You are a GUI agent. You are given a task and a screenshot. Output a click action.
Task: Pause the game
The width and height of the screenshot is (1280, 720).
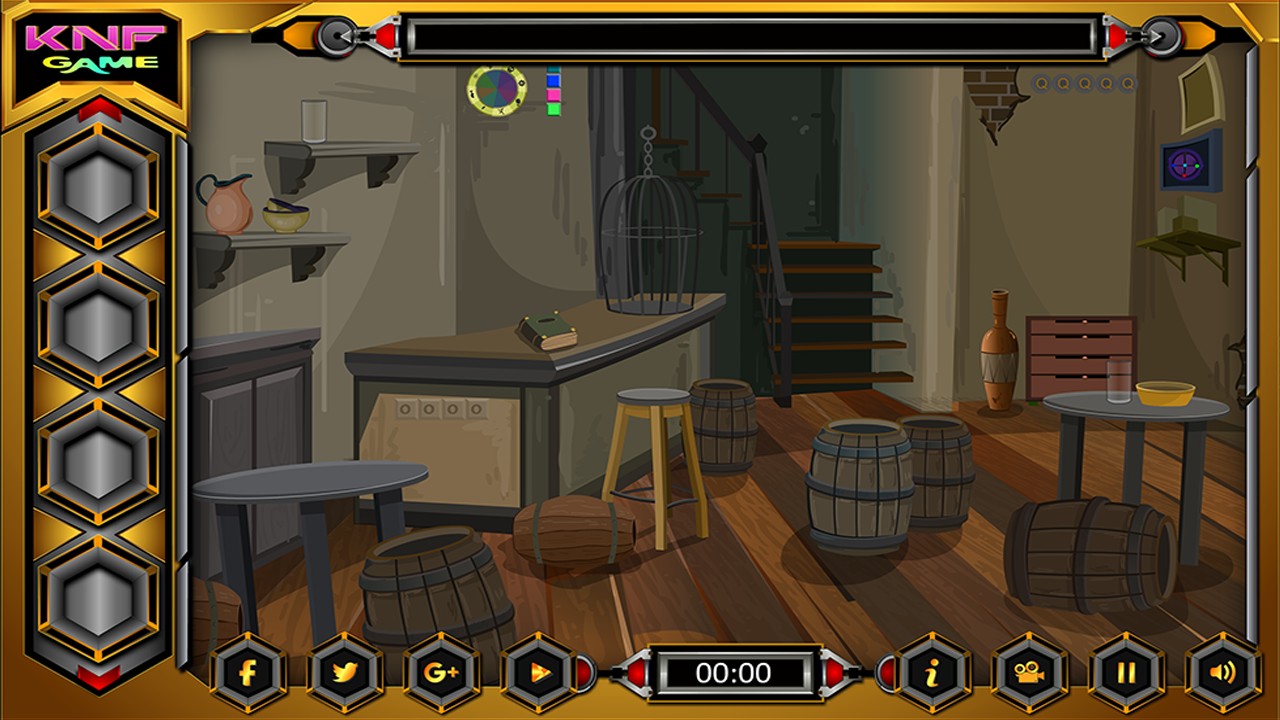1126,672
